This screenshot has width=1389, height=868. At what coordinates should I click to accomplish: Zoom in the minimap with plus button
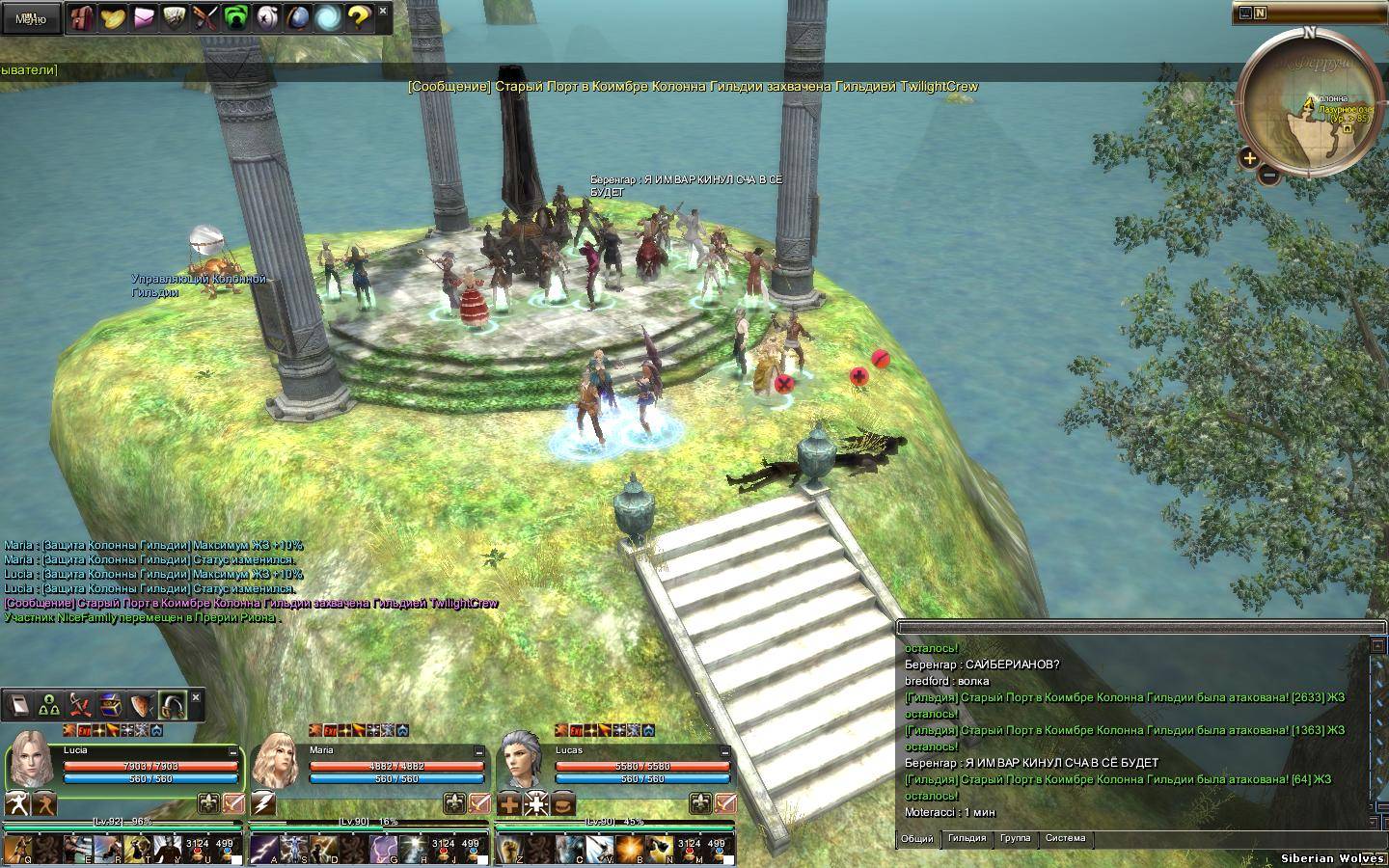click(x=1249, y=158)
